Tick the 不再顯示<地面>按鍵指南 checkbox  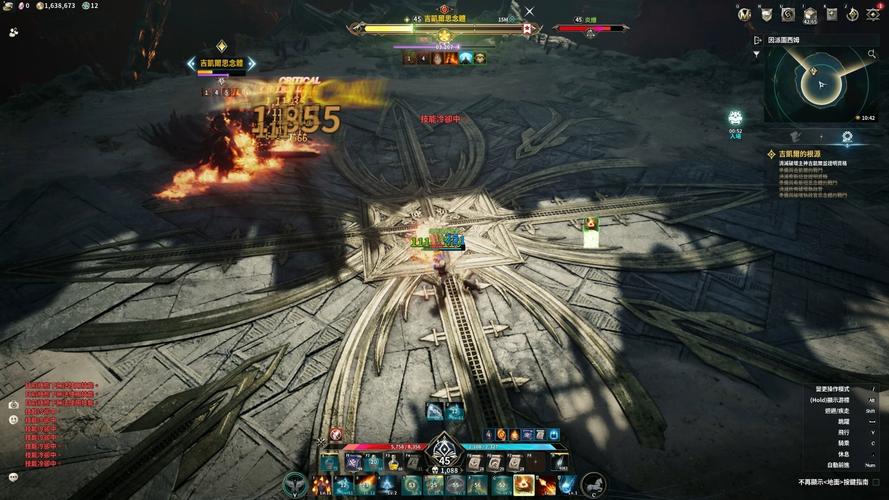876,482
